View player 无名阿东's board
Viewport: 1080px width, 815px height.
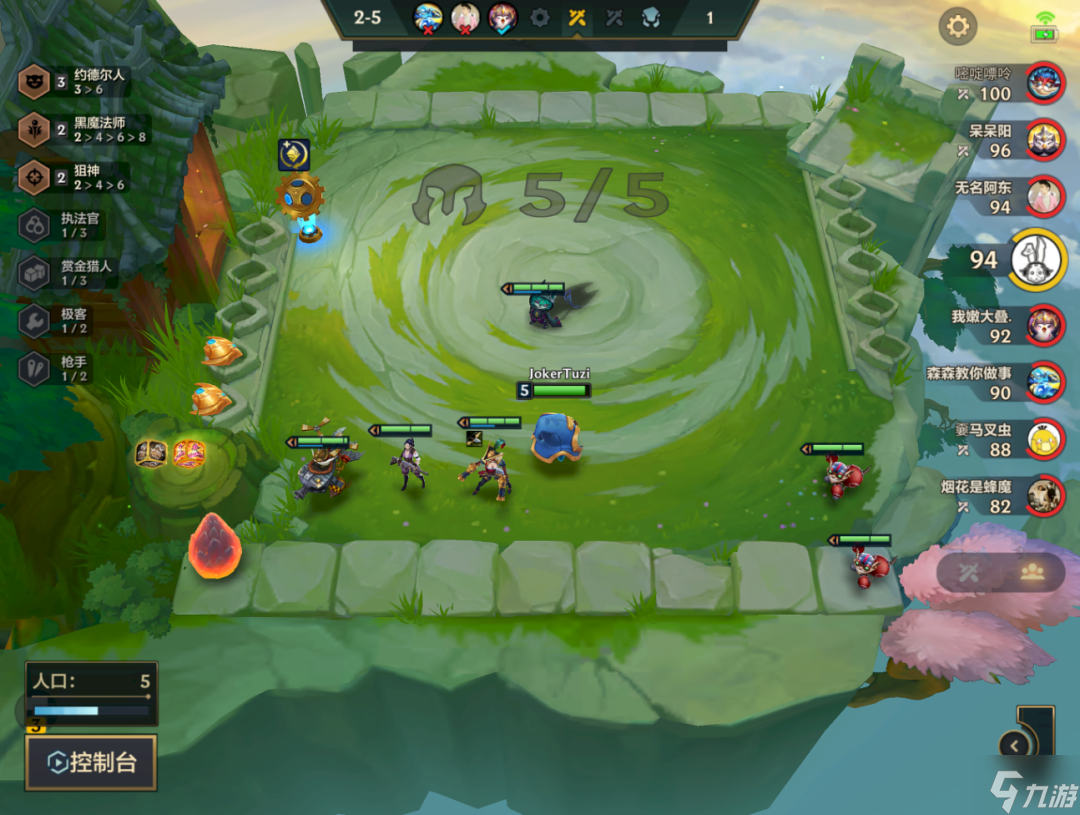pyautogui.click(x=1045, y=196)
